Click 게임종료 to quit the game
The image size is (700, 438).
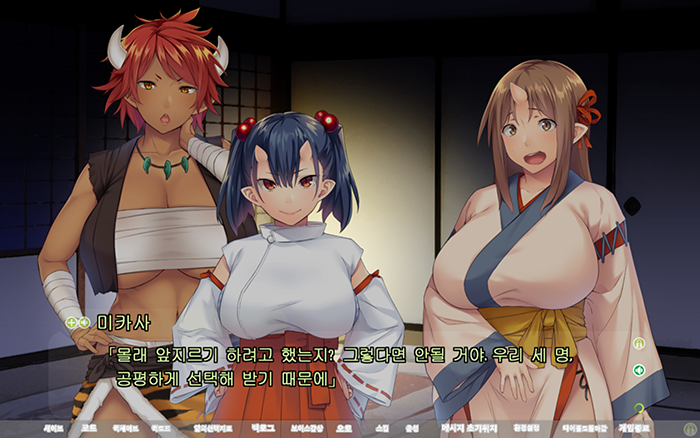[635, 427]
